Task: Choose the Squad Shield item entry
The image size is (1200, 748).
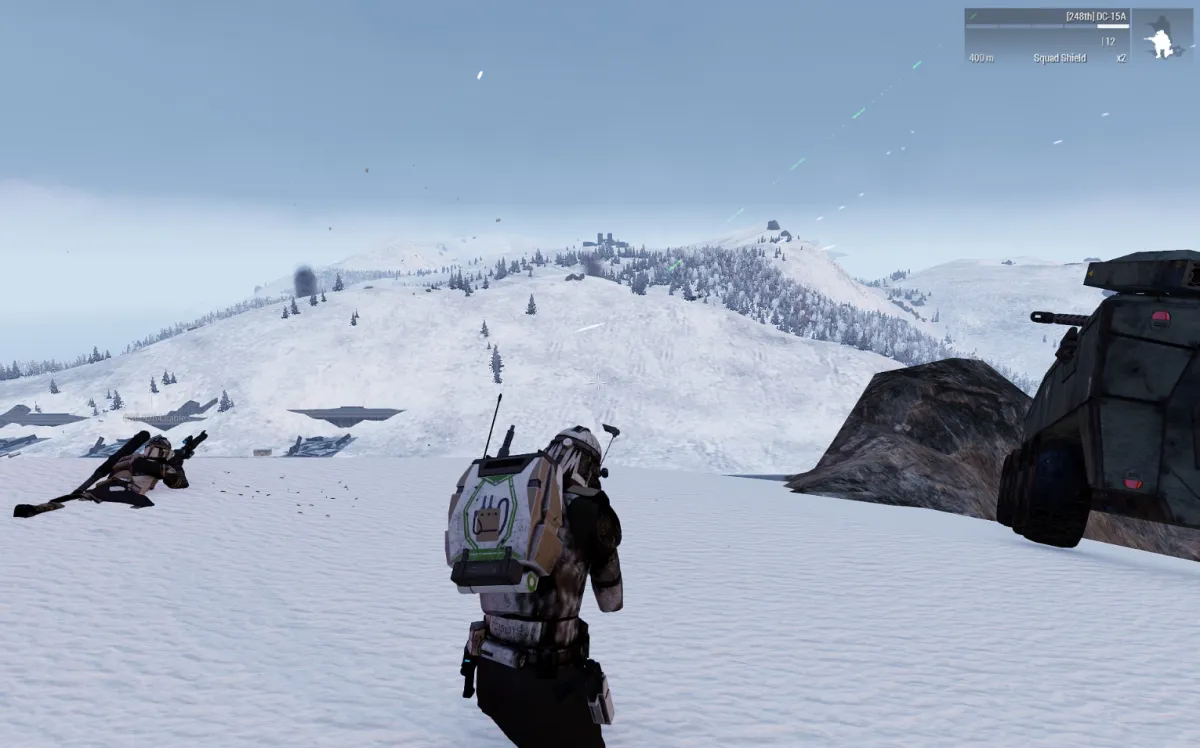Action: tap(1059, 58)
